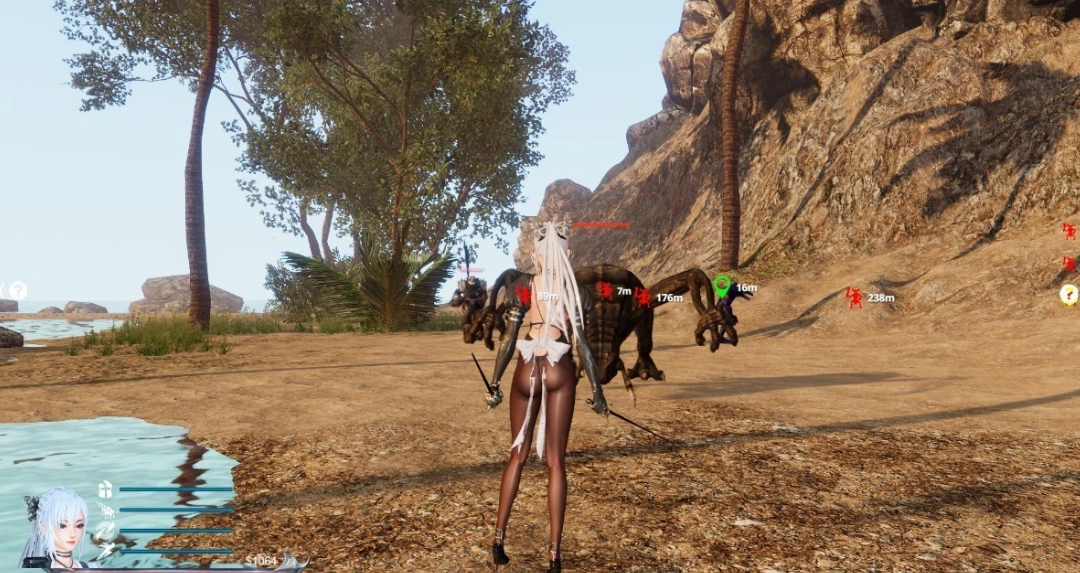
Task: Select the yellow question mark quest marker
Action: [x=1069, y=294]
